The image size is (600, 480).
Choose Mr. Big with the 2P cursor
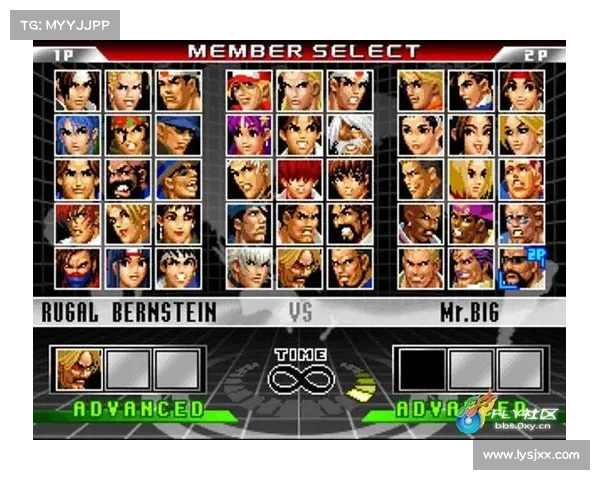(x=520, y=268)
